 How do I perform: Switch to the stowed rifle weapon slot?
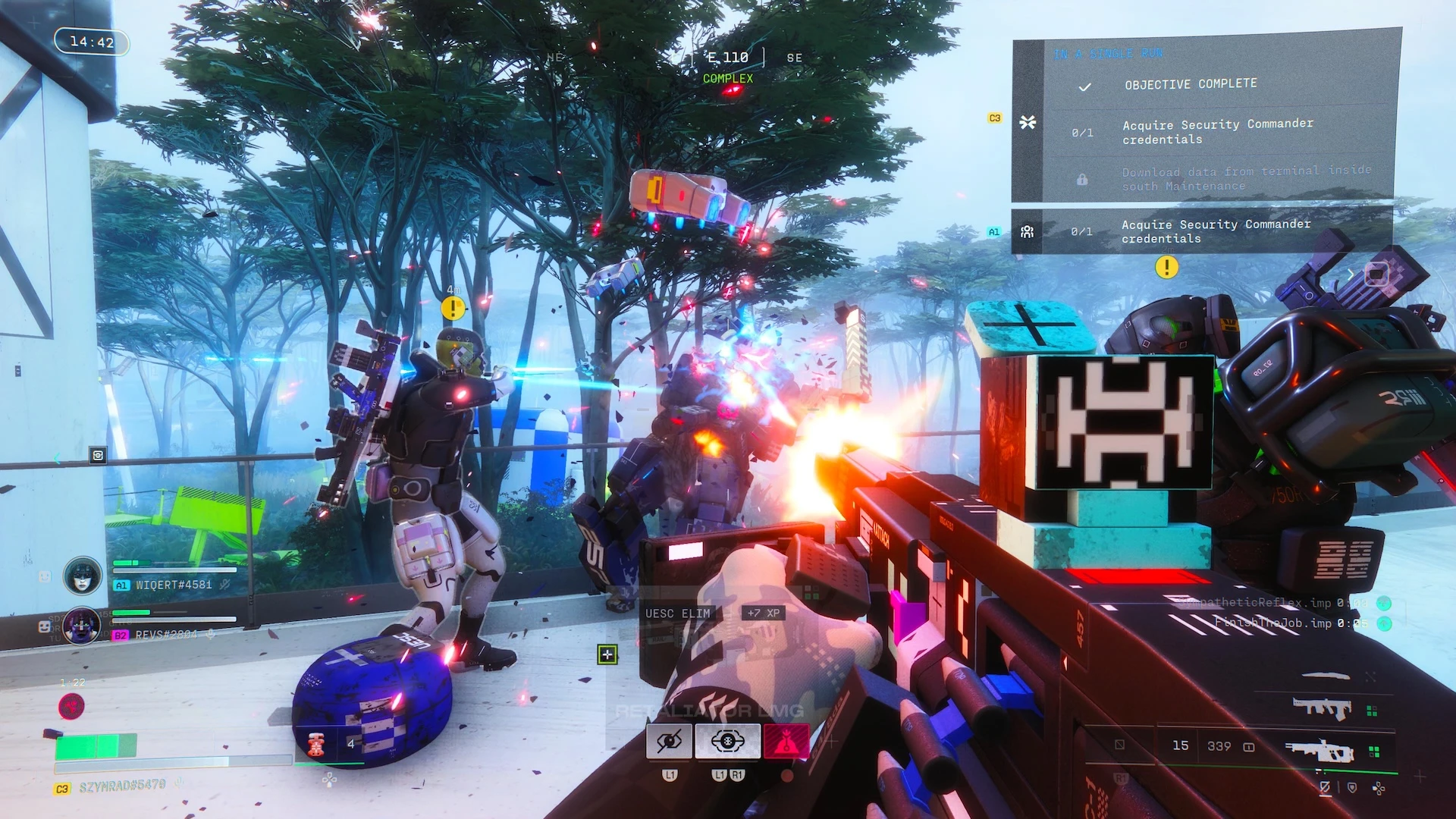1322,709
